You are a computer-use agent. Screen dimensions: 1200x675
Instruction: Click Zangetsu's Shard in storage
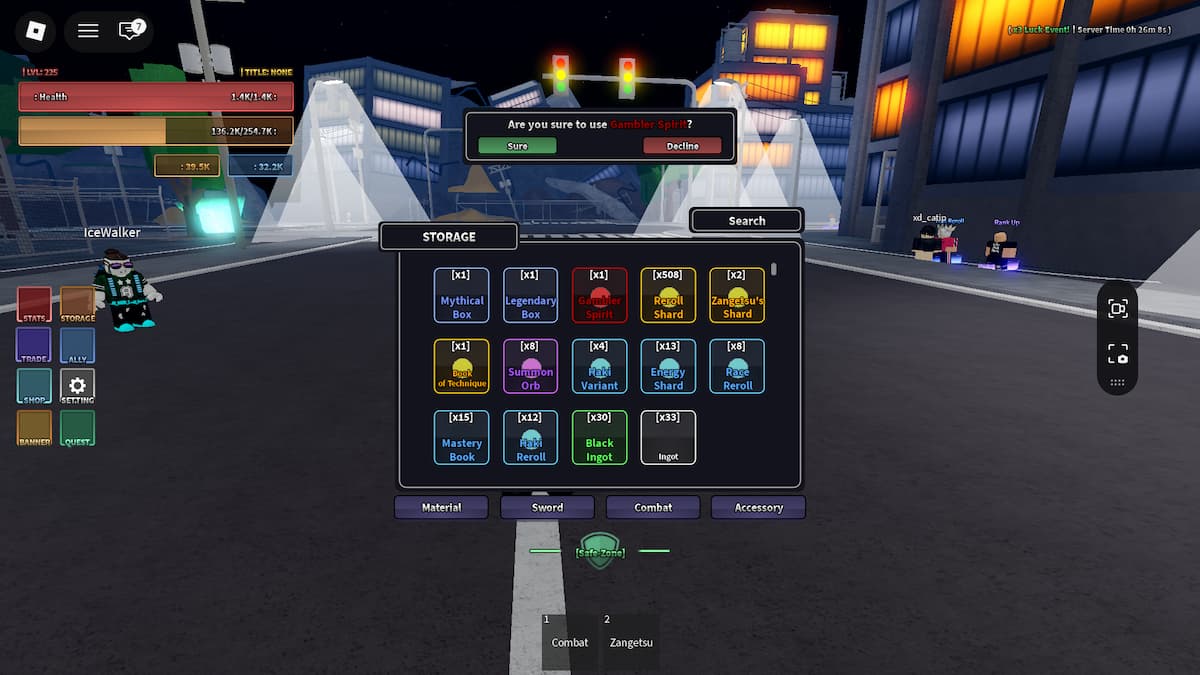point(737,295)
